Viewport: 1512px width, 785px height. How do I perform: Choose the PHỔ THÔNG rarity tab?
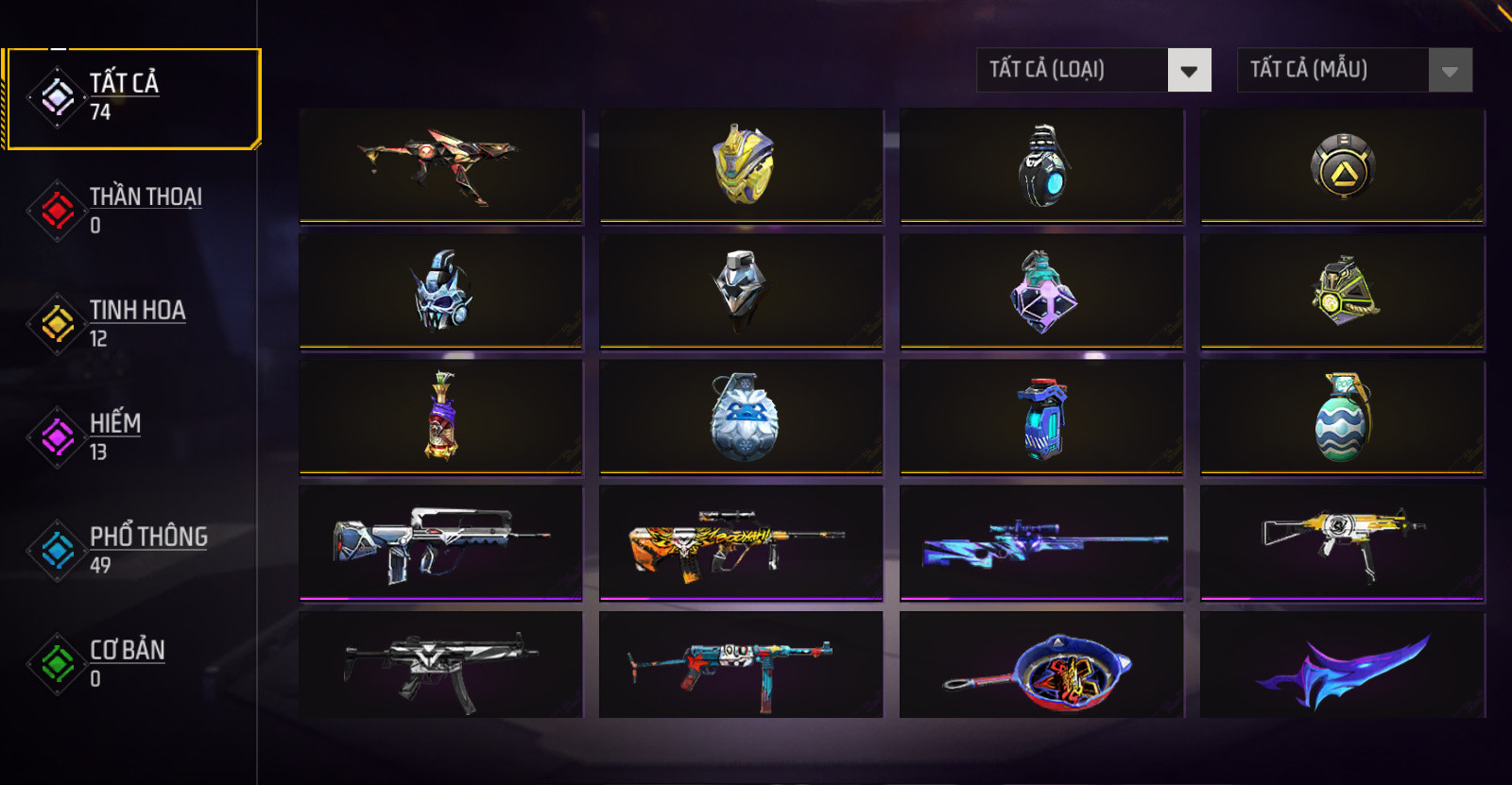click(x=132, y=550)
